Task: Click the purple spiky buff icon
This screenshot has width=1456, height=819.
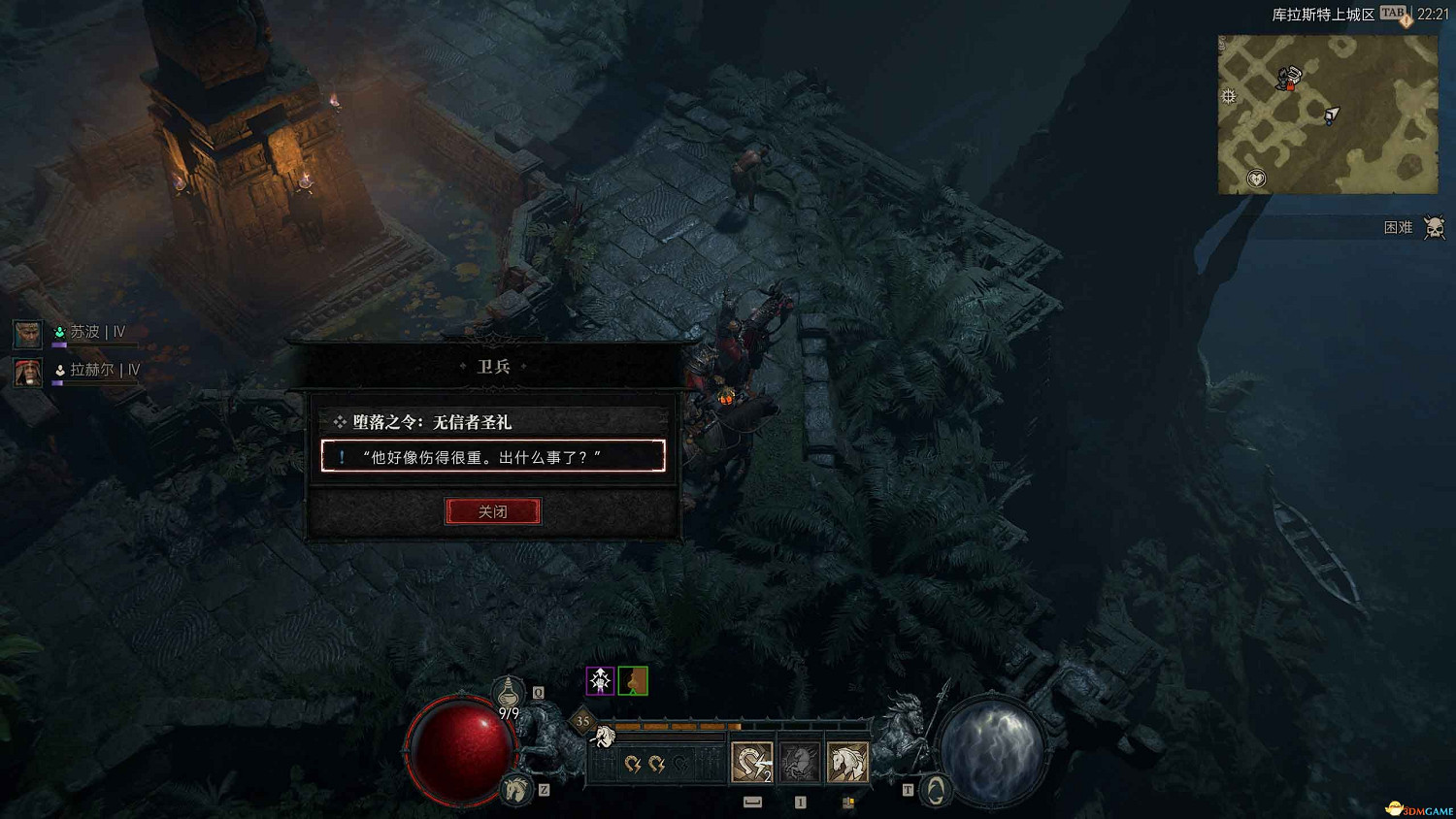Action: pos(600,680)
